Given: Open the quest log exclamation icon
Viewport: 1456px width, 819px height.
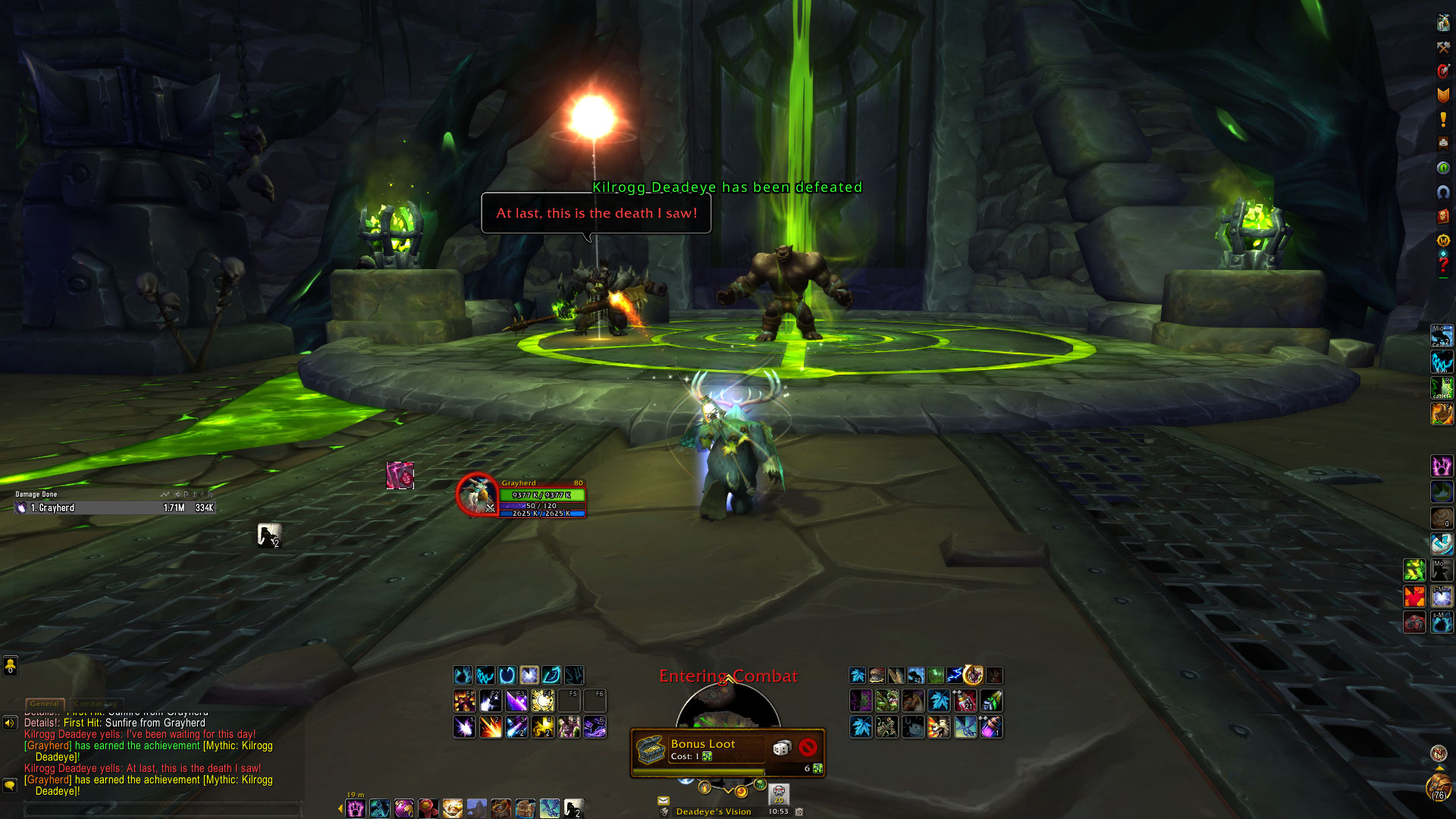Looking at the screenshot, I should coord(1443,119).
